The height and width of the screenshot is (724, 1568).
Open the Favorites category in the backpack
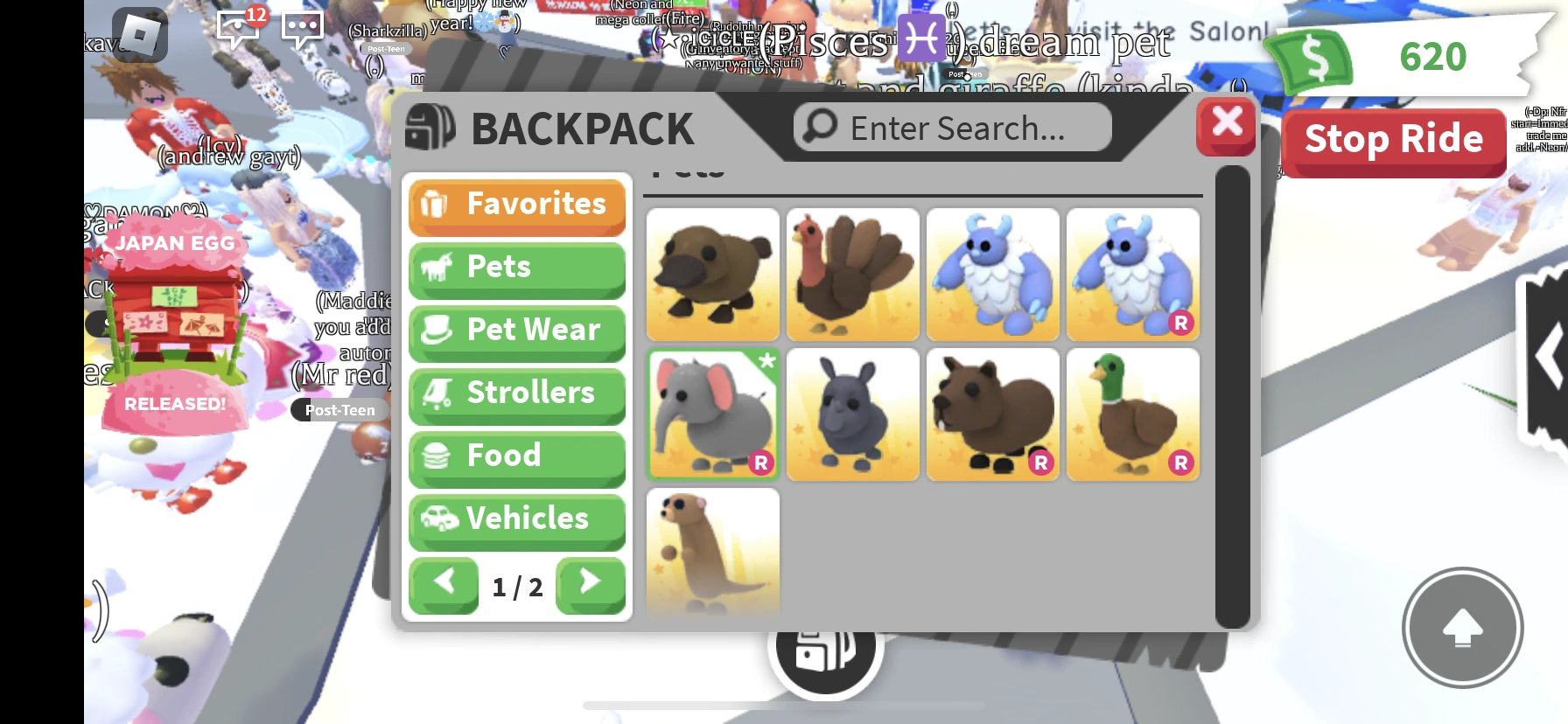516,205
